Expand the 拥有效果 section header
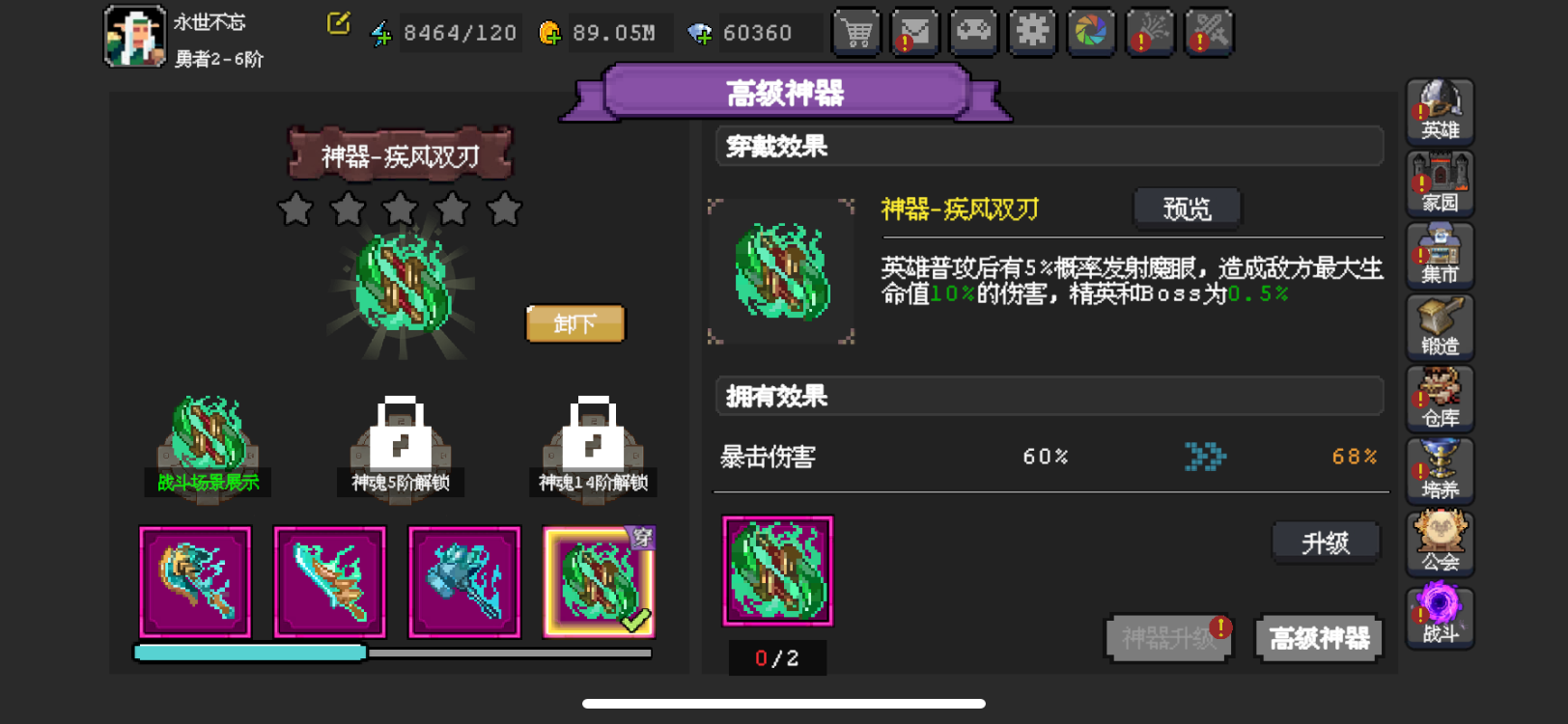The width and height of the screenshot is (1568, 724). (1049, 396)
